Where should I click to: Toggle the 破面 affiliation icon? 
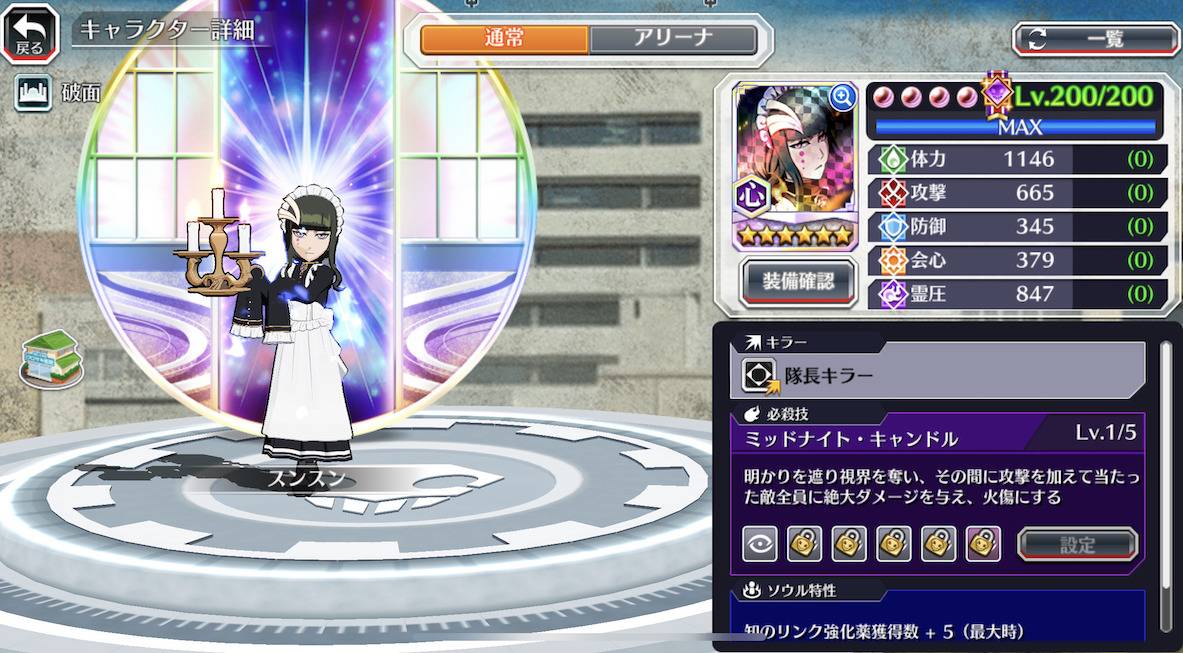coord(33,93)
